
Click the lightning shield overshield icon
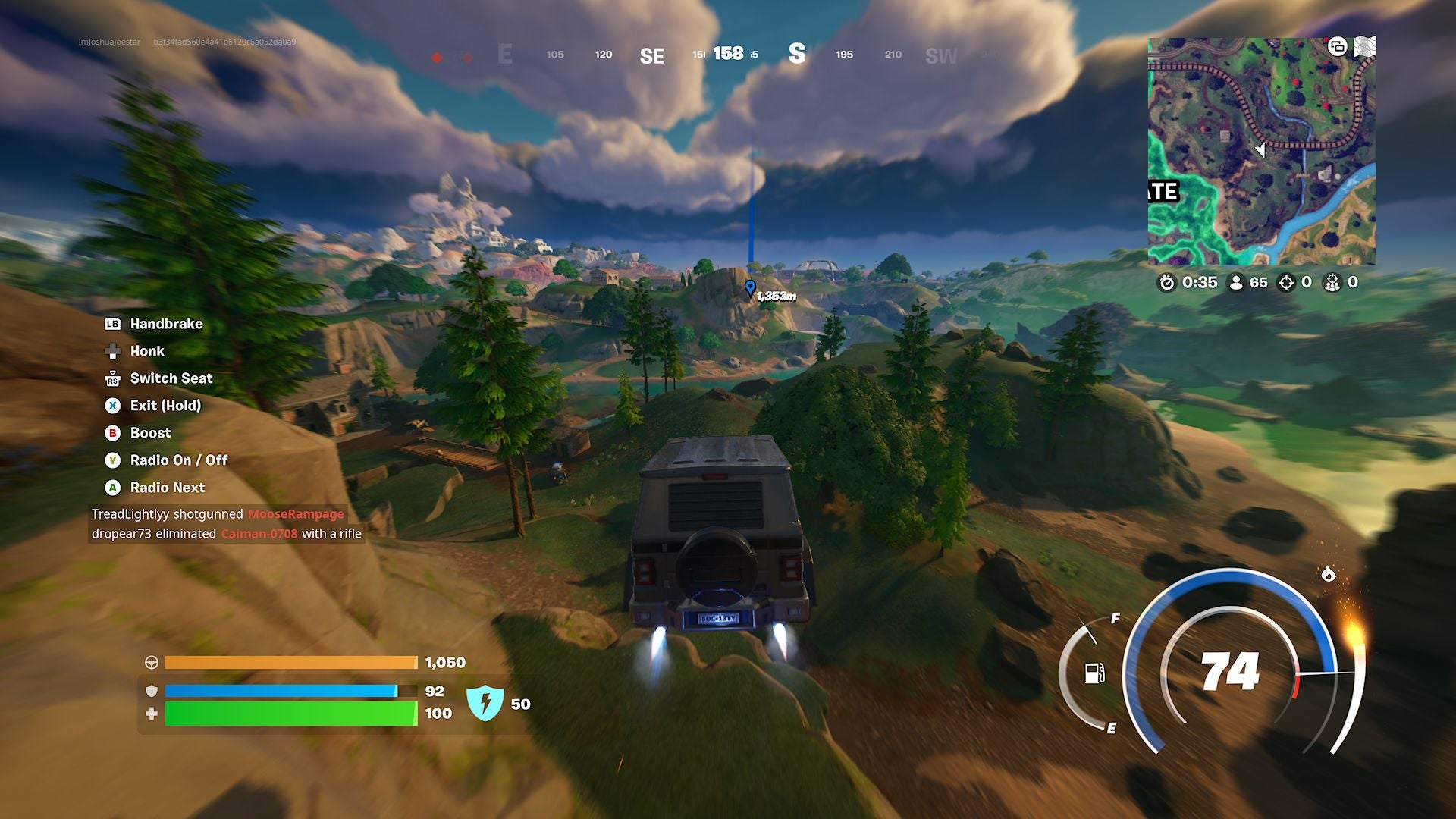tap(485, 702)
